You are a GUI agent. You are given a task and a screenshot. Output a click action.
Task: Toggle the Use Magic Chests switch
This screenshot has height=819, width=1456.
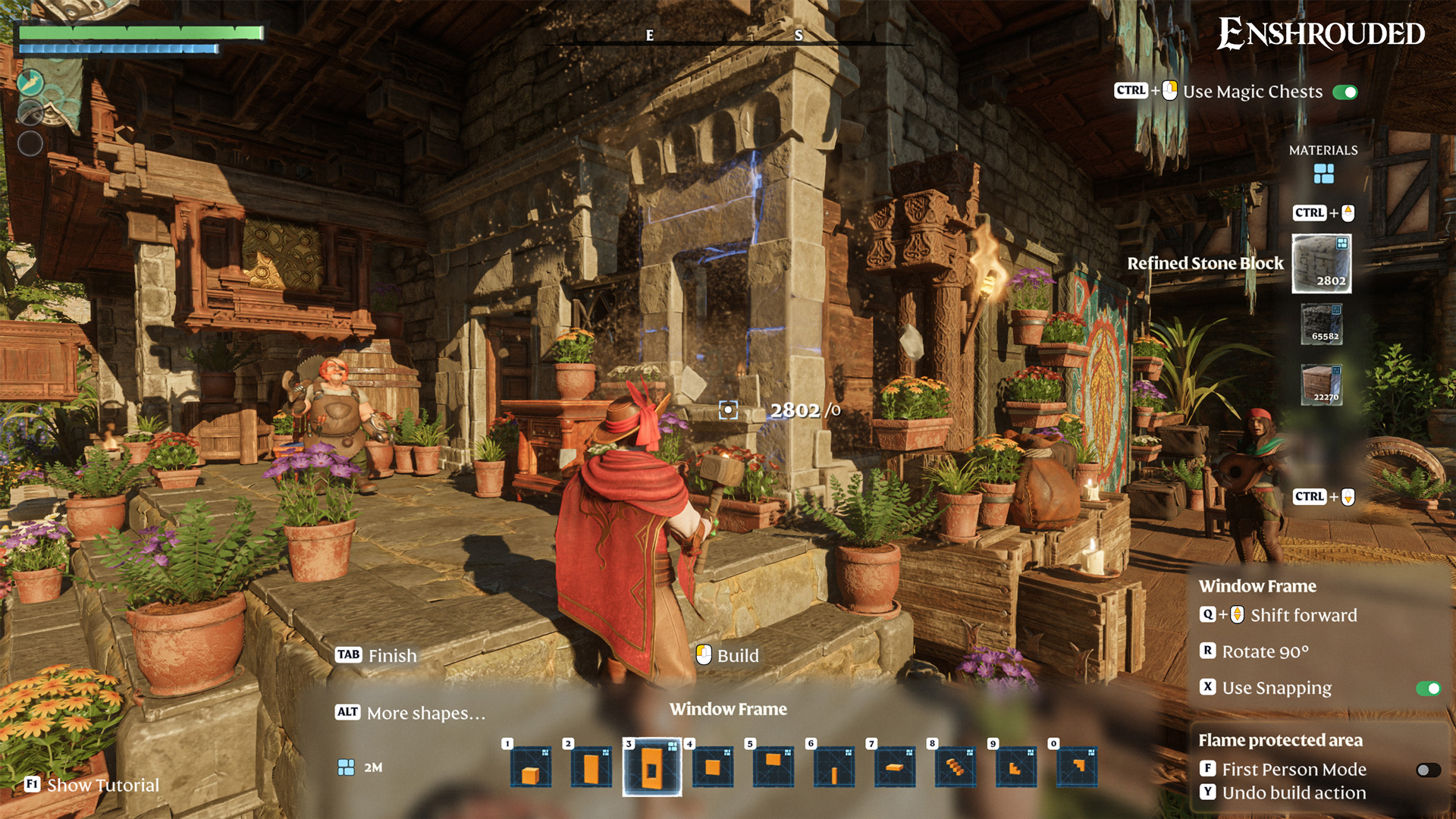1345,93
